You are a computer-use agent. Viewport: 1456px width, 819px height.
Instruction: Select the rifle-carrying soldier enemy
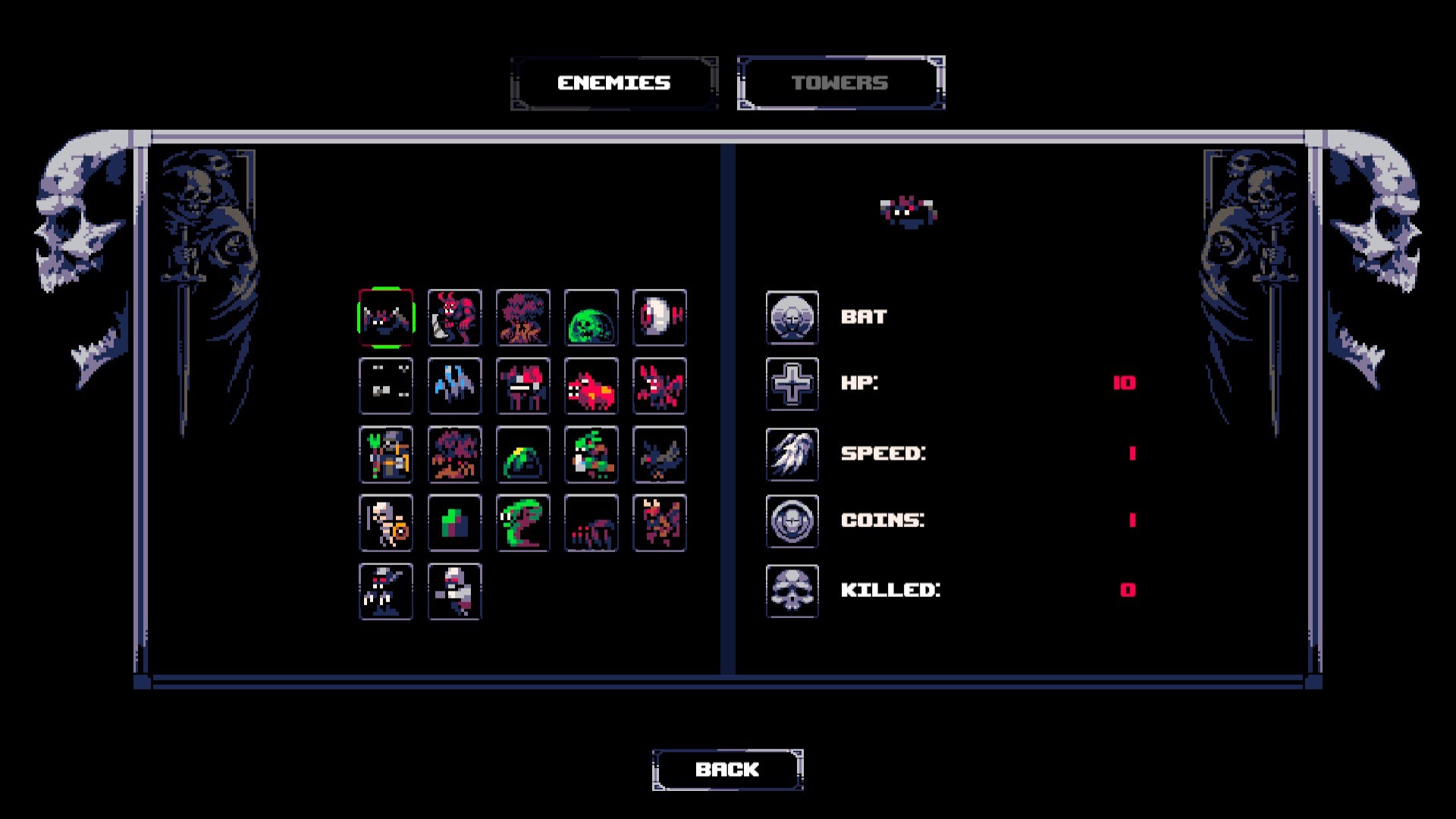[454, 592]
